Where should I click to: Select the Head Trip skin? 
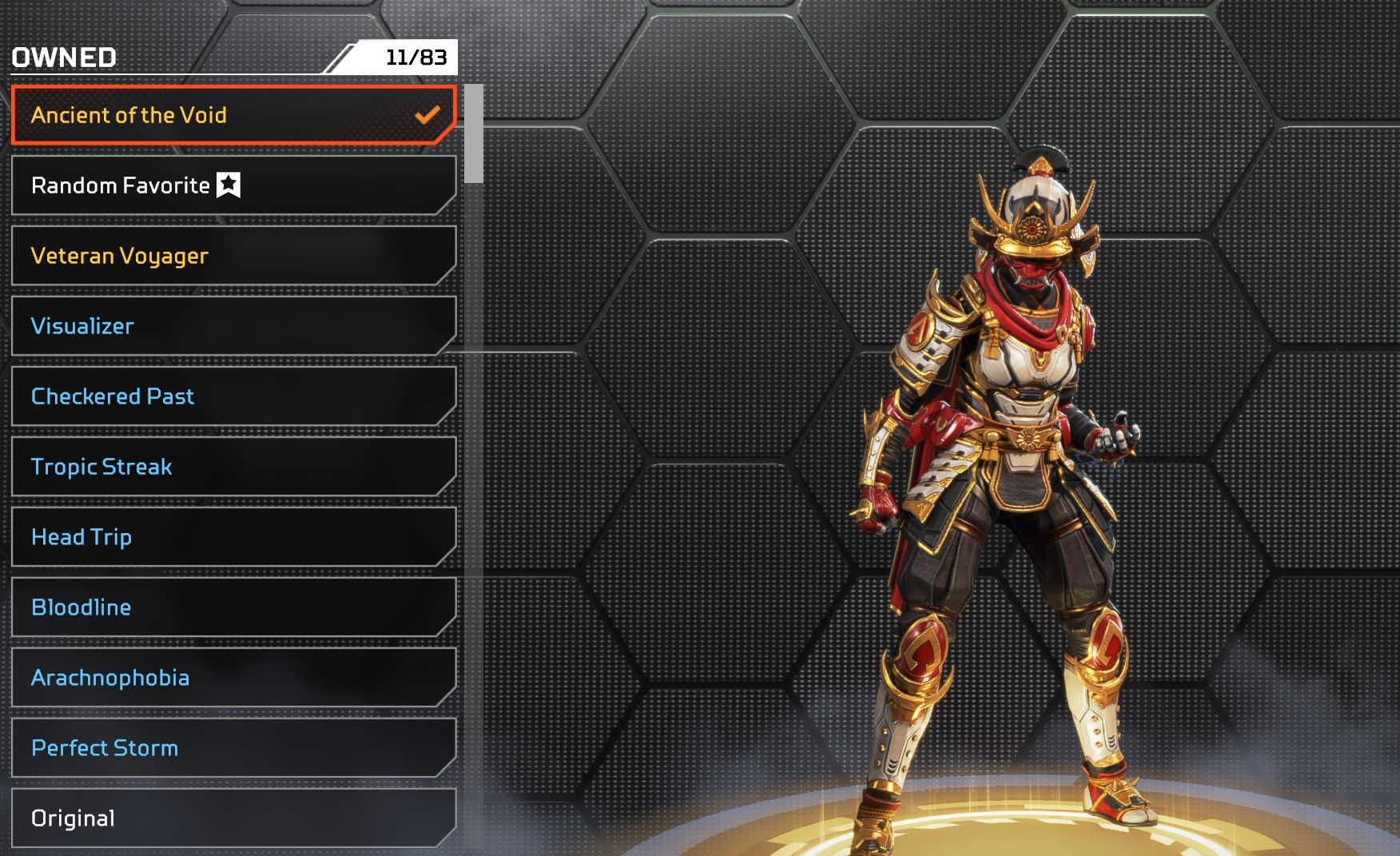(232, 537)
